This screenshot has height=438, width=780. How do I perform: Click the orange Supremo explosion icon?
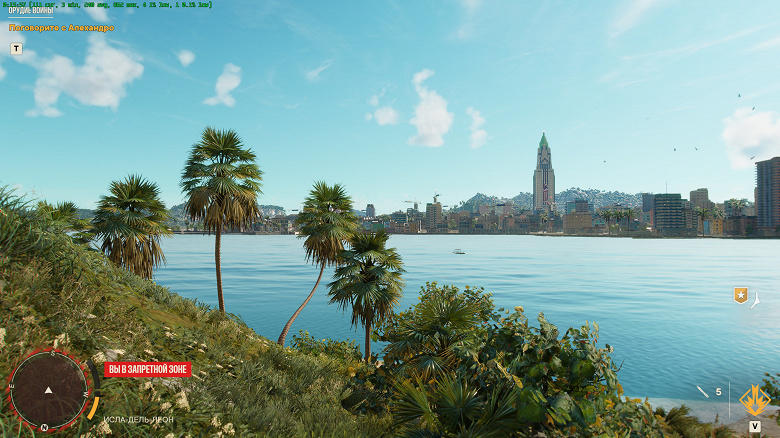[754, 400]
